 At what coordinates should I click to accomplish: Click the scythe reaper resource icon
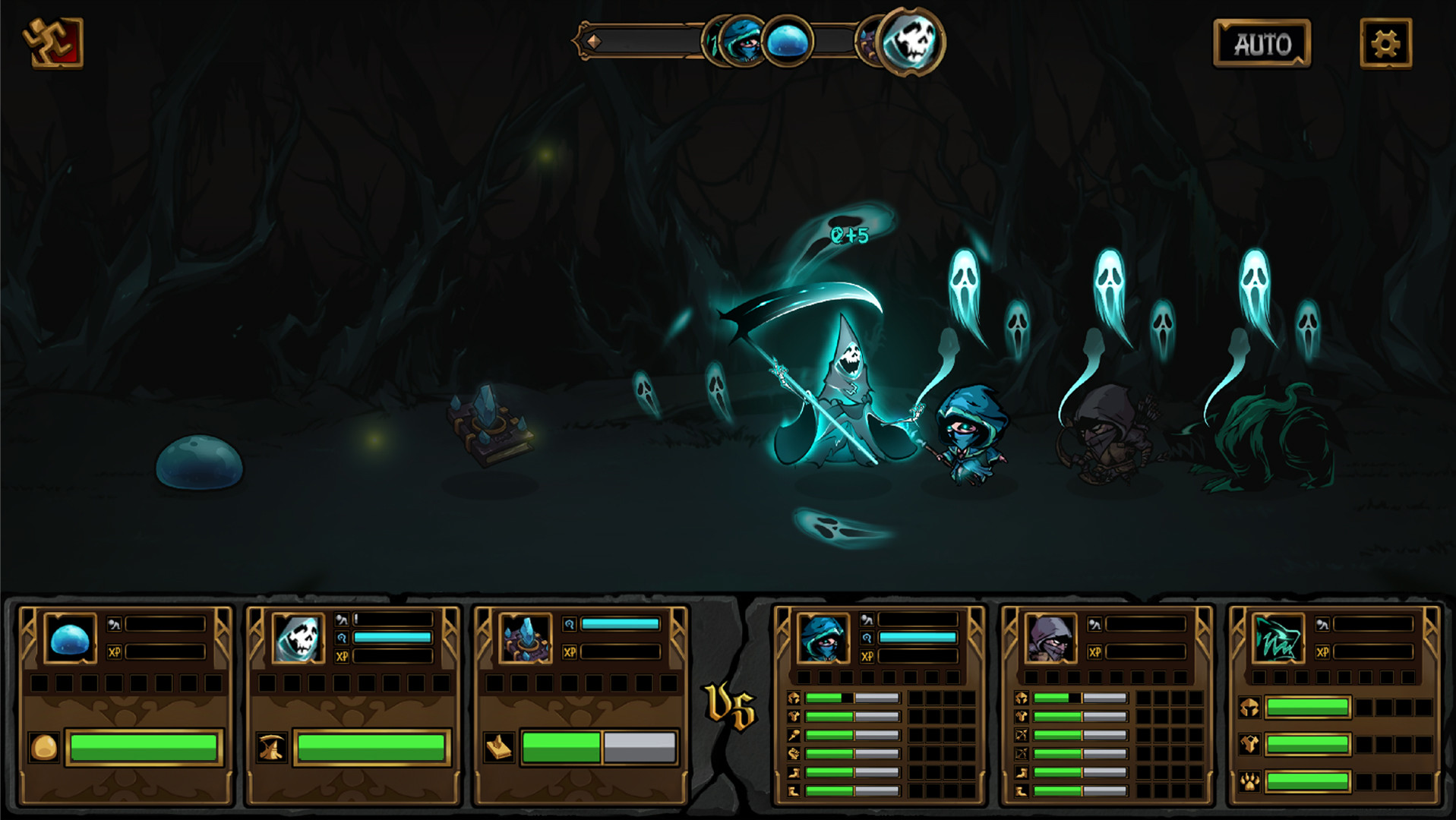tap(272, 746)
